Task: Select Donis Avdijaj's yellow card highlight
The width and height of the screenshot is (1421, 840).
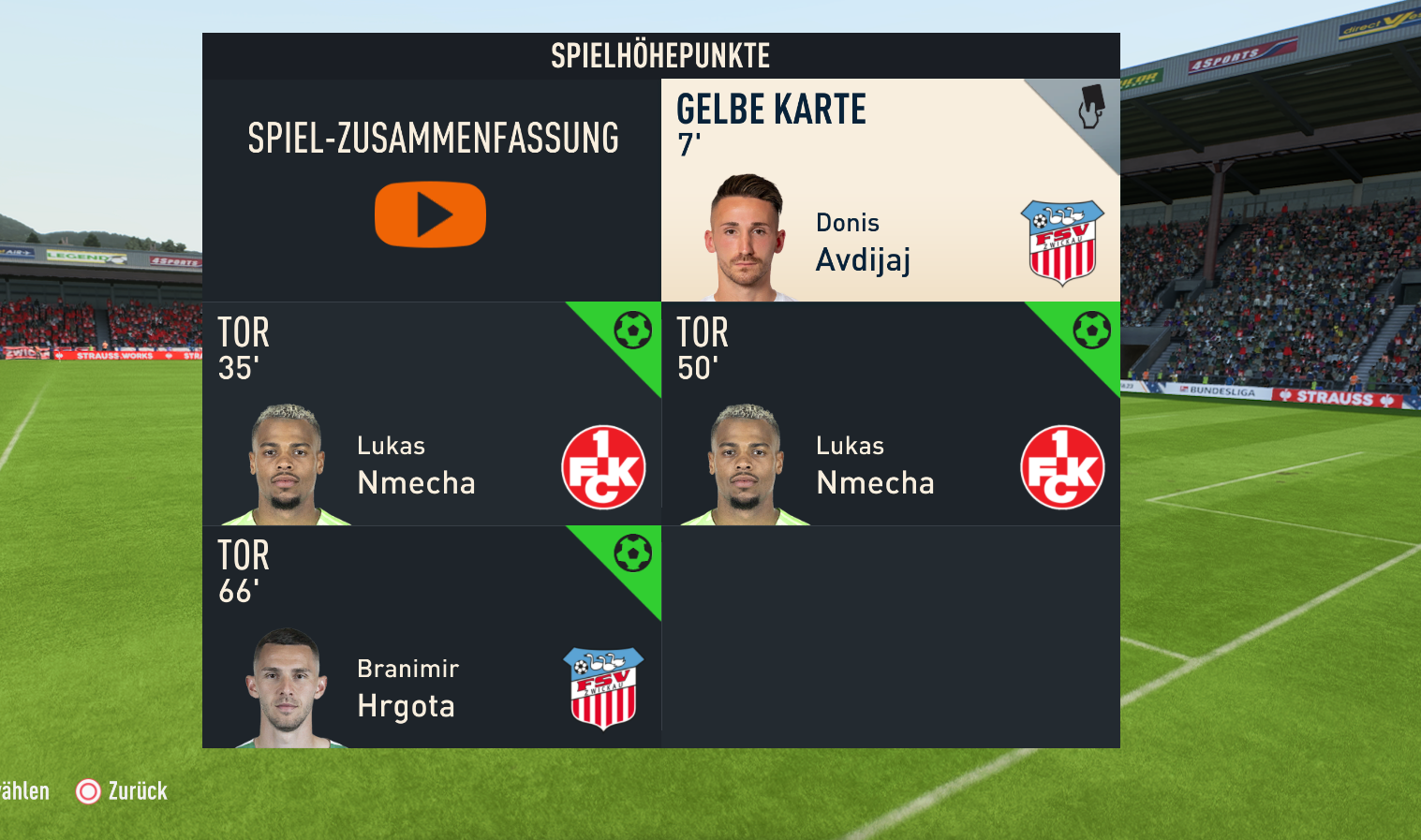Action: pos(890,191)
